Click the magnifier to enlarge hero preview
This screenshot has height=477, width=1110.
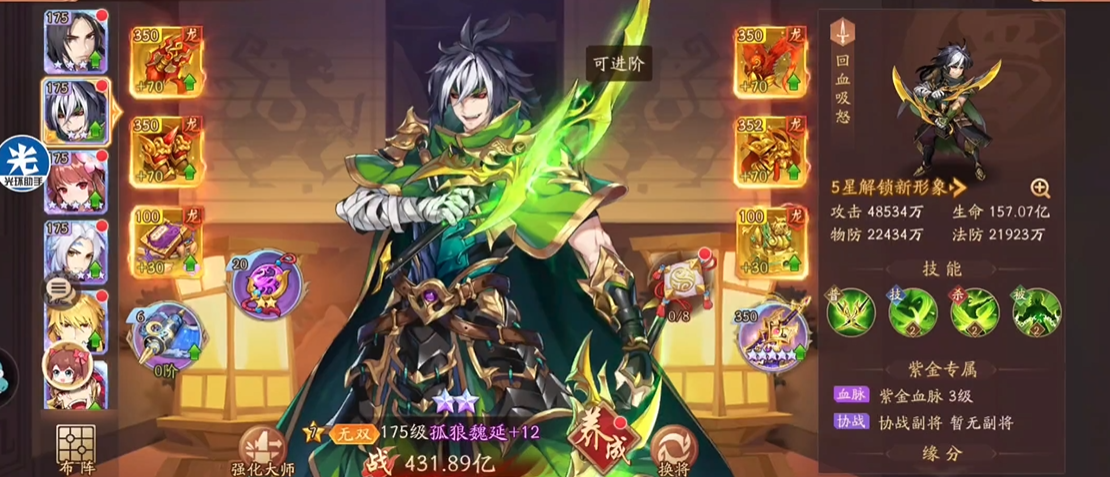(x=1040, y=187)
